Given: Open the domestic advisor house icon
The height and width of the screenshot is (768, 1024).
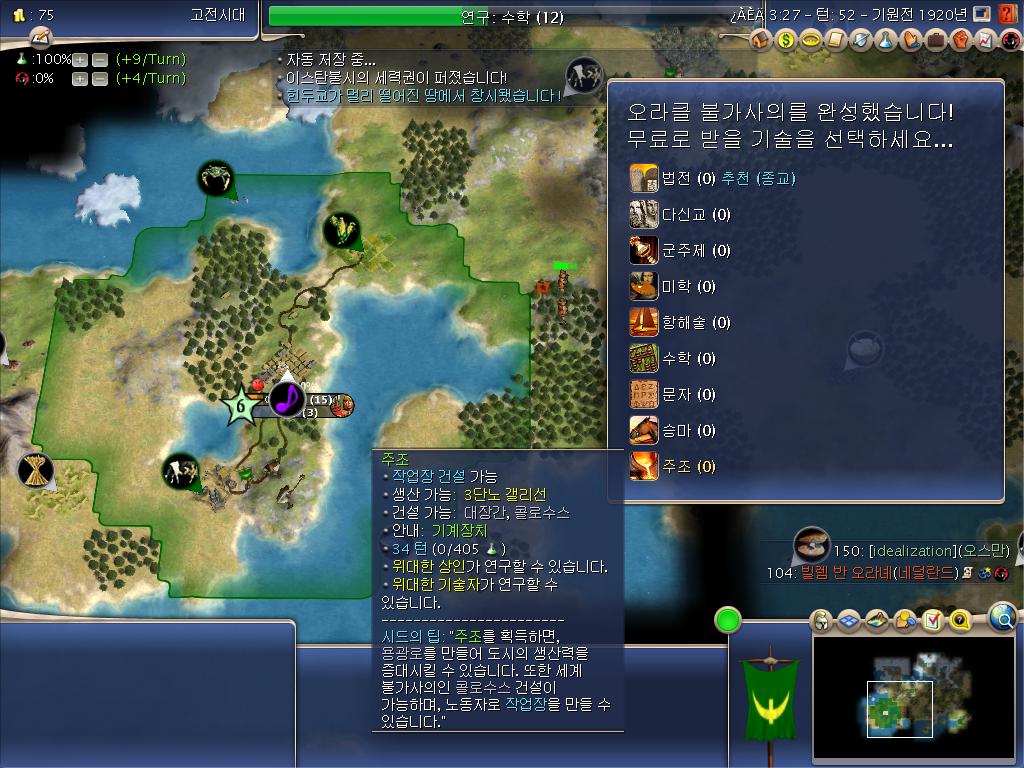Looking at the screenshot, I should pos(760,41).
